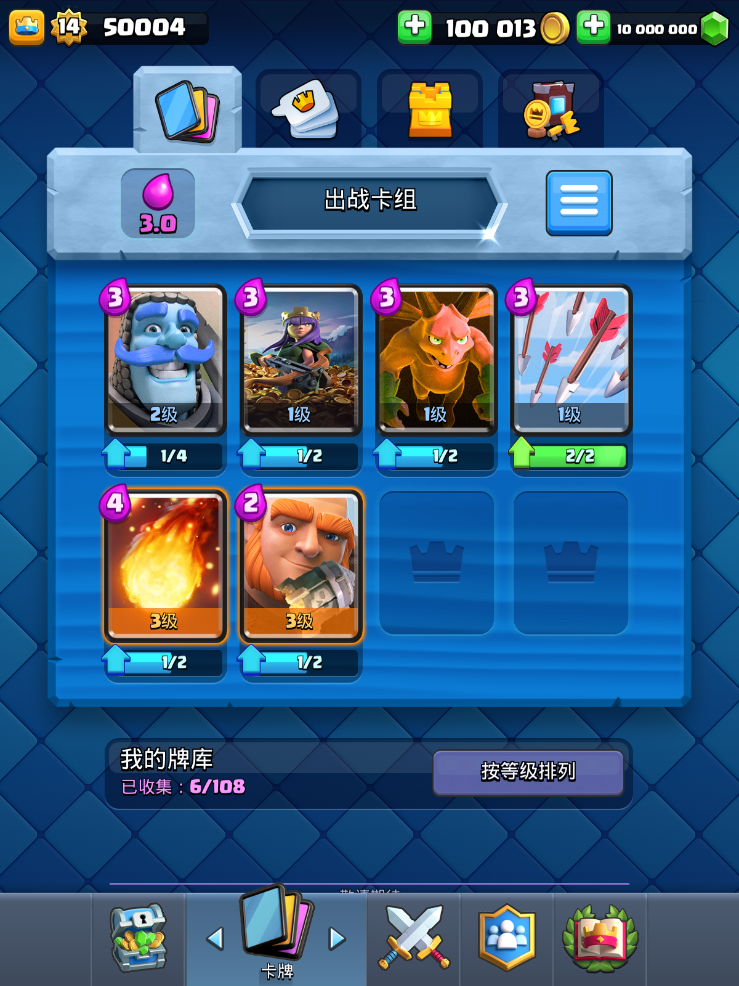
Task: Open the clan social shield tab
Action: click(507, 938)
